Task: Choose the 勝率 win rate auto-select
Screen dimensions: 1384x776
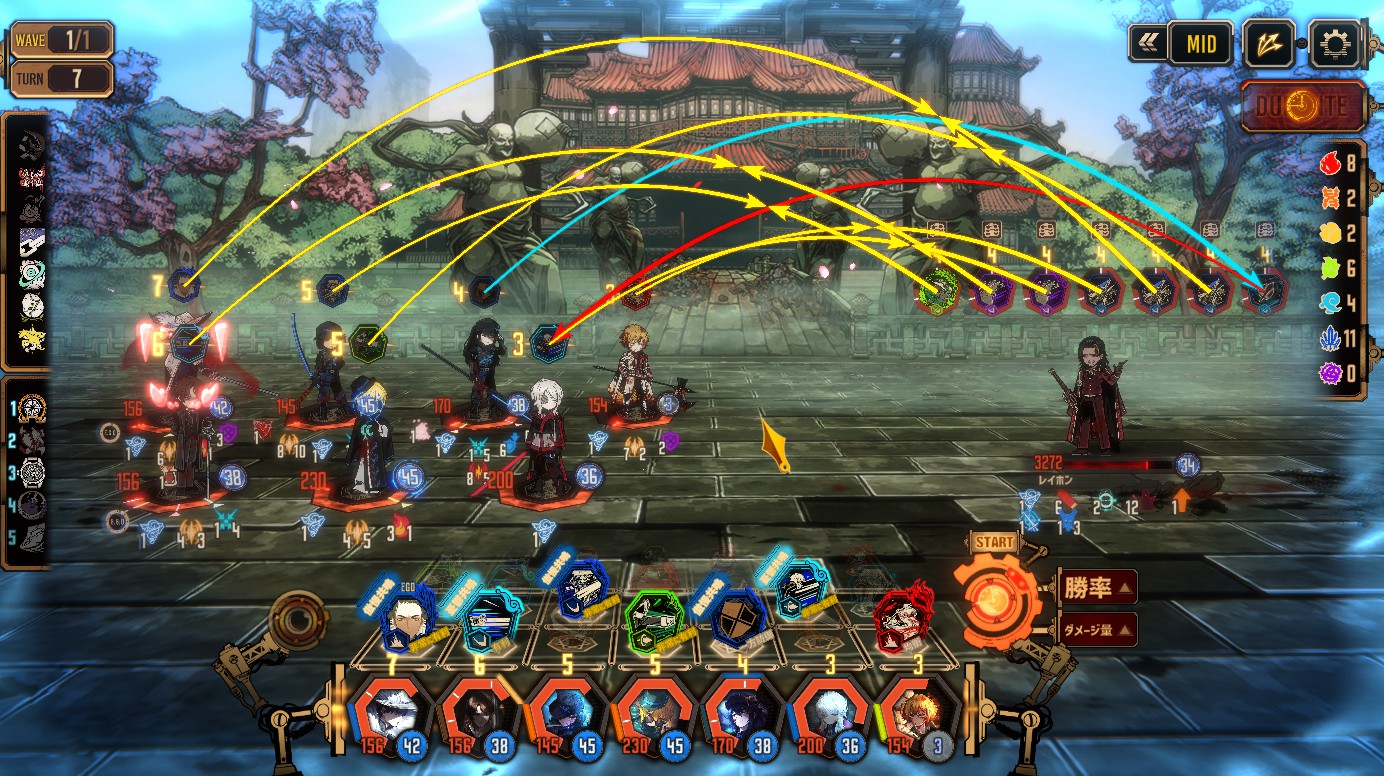Action: coord(1095,587)
